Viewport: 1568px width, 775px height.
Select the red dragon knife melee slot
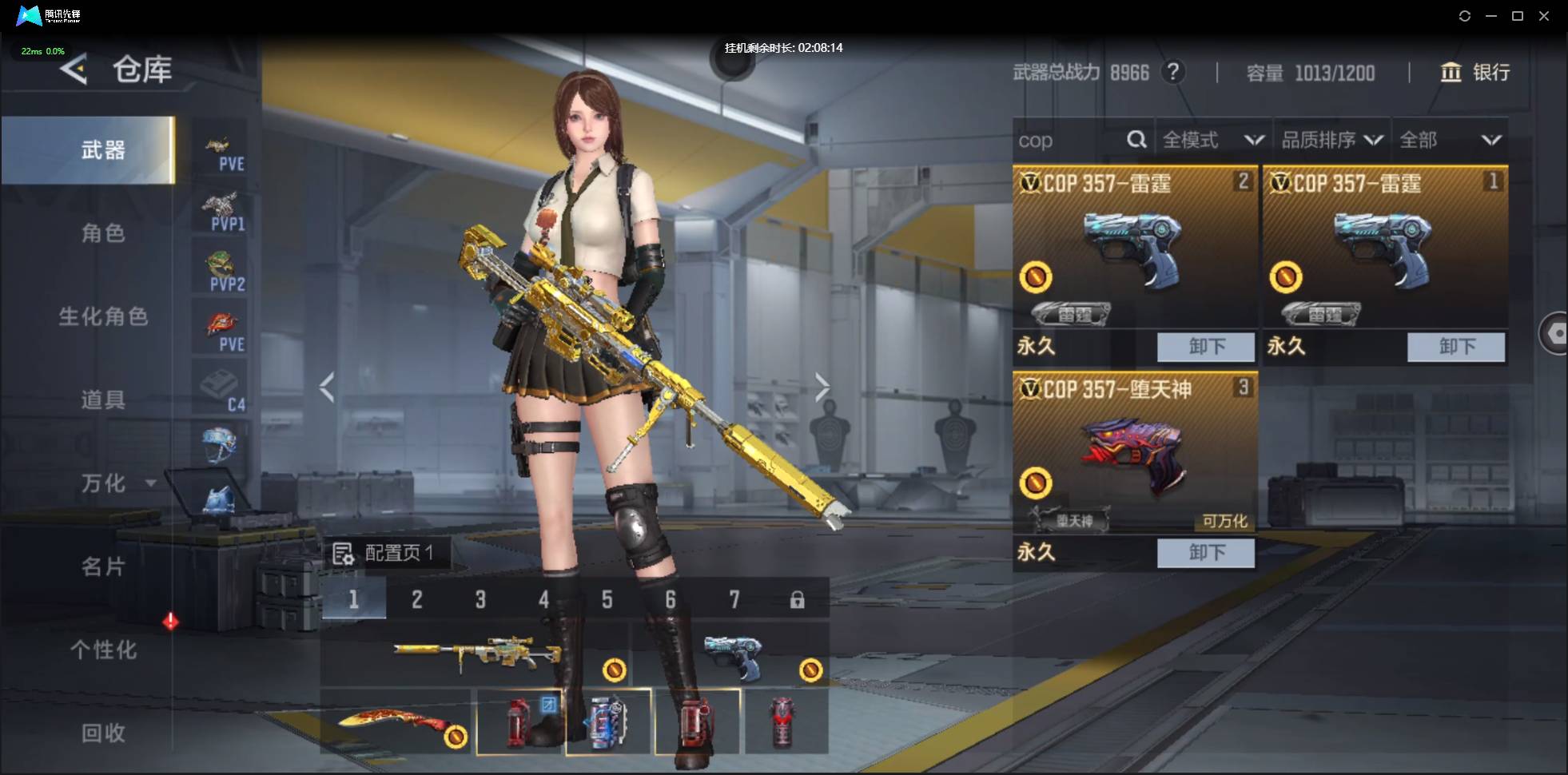click(x=397, y=723)
